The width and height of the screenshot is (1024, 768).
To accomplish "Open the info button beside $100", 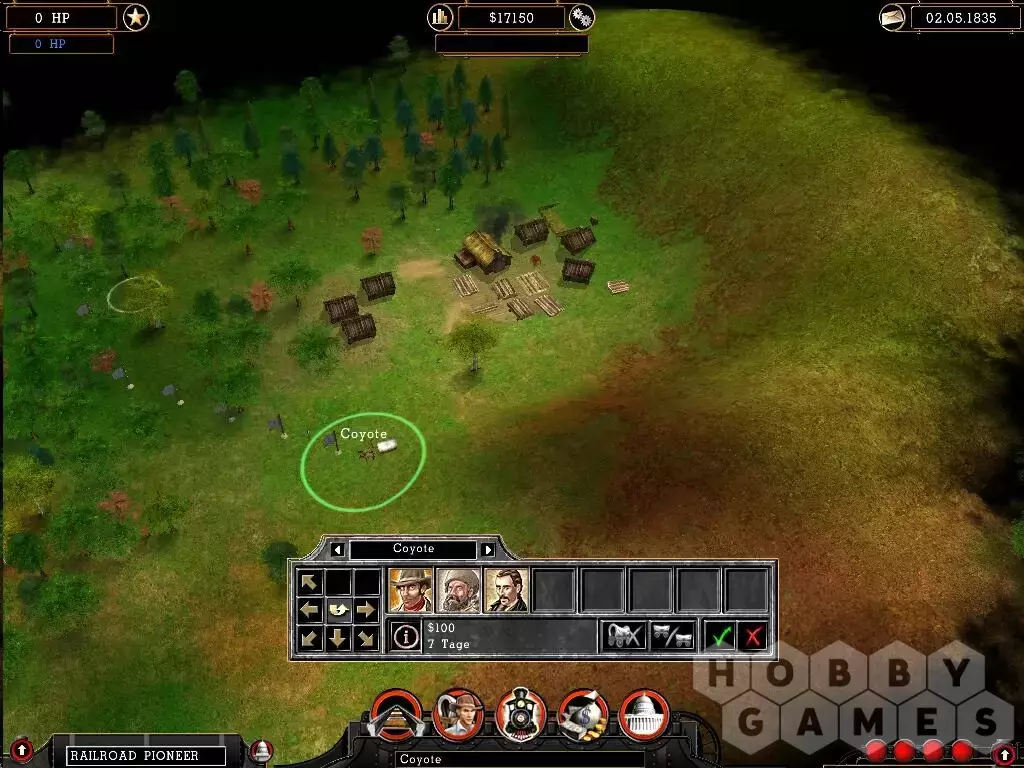I will 405,637.
